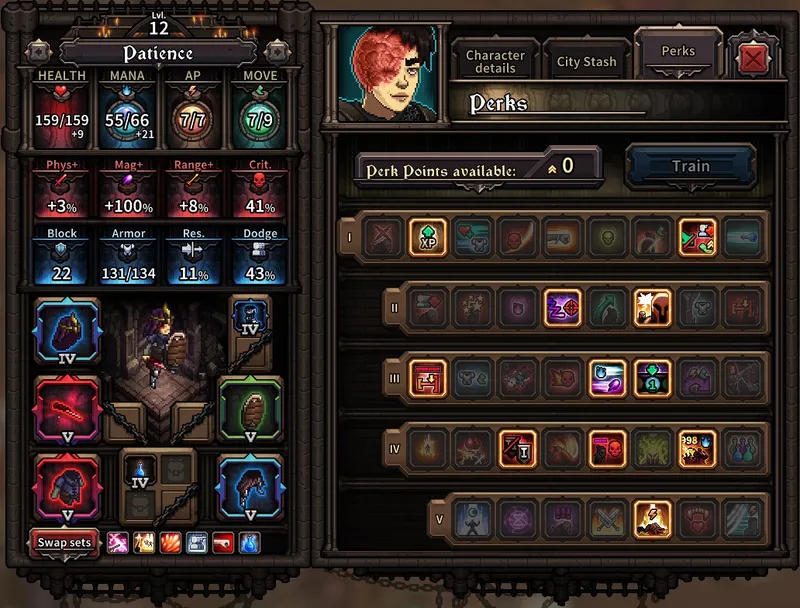Screen dimensions: 800x608
Task: Open the Character details tab
Action: 495,62
